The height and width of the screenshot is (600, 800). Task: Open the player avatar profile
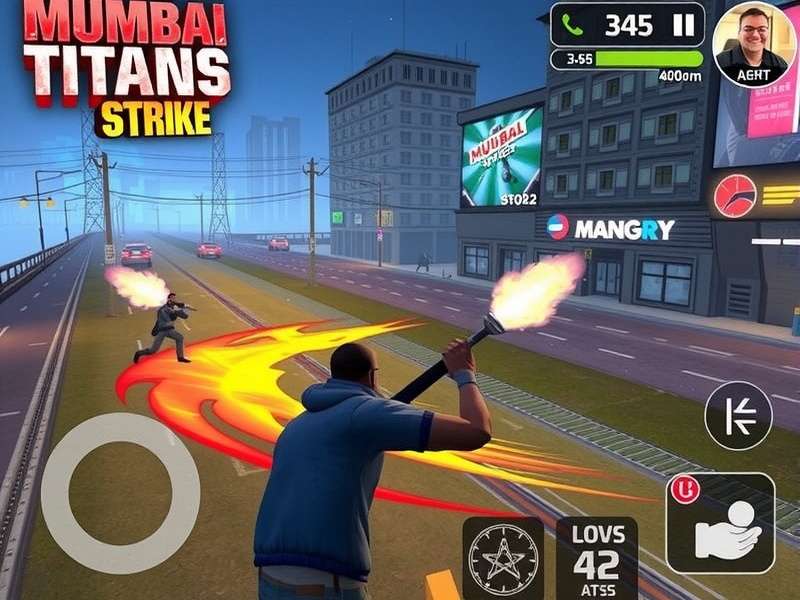751,43
